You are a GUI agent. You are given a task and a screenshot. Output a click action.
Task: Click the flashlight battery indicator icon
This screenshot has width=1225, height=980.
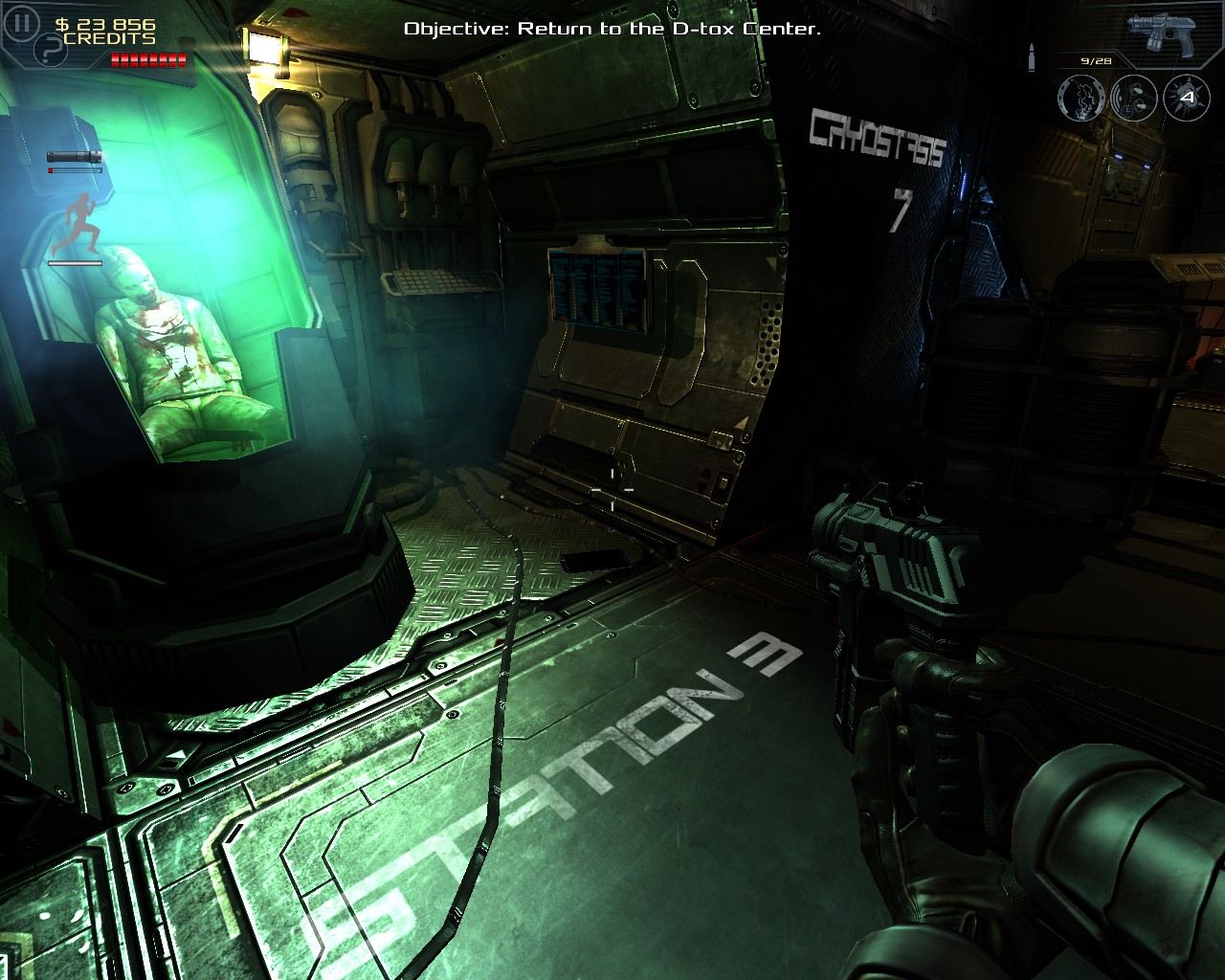[x=74, y=156]
